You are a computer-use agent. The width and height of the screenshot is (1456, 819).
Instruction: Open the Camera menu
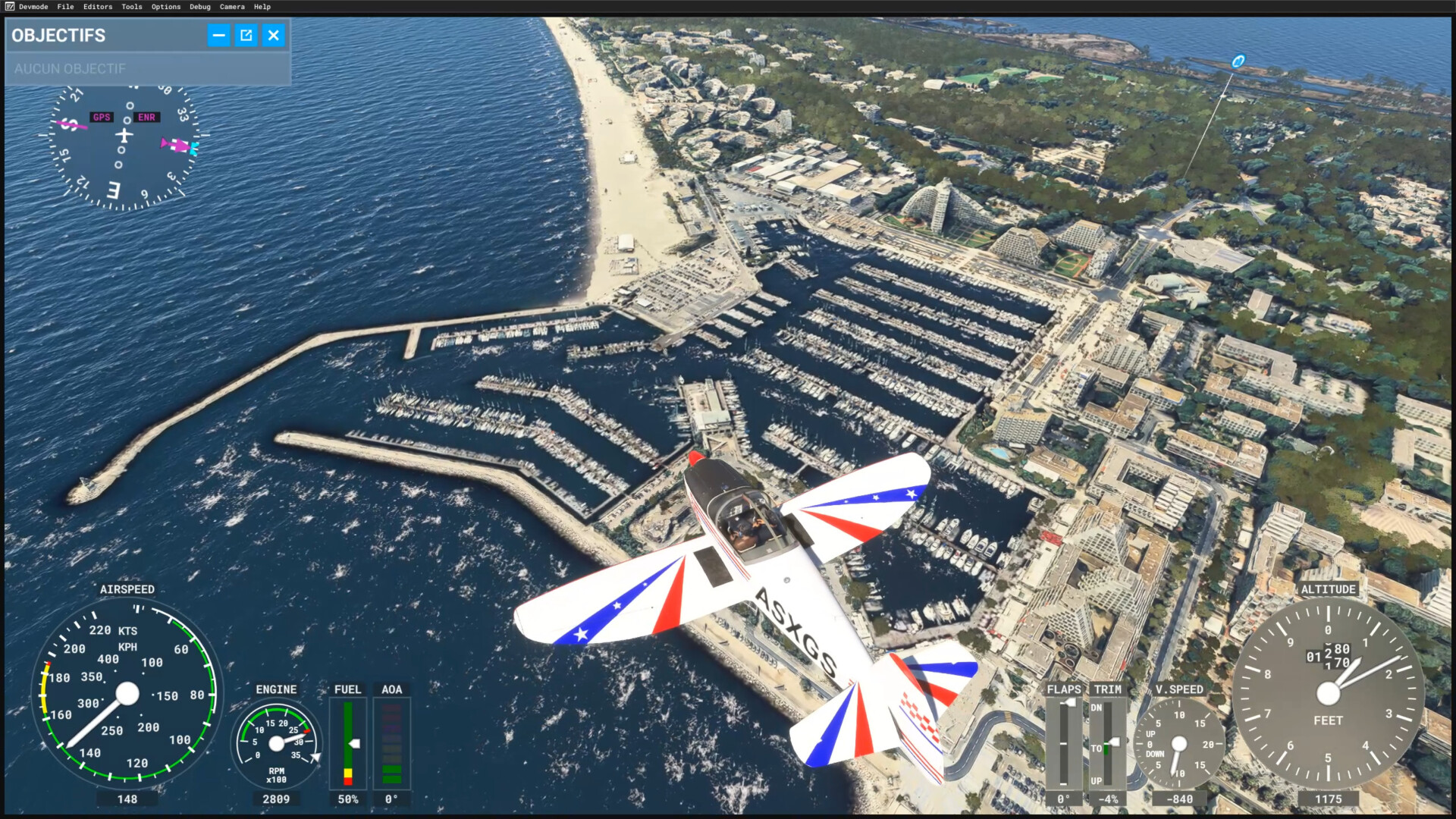[x=232, y=7]
